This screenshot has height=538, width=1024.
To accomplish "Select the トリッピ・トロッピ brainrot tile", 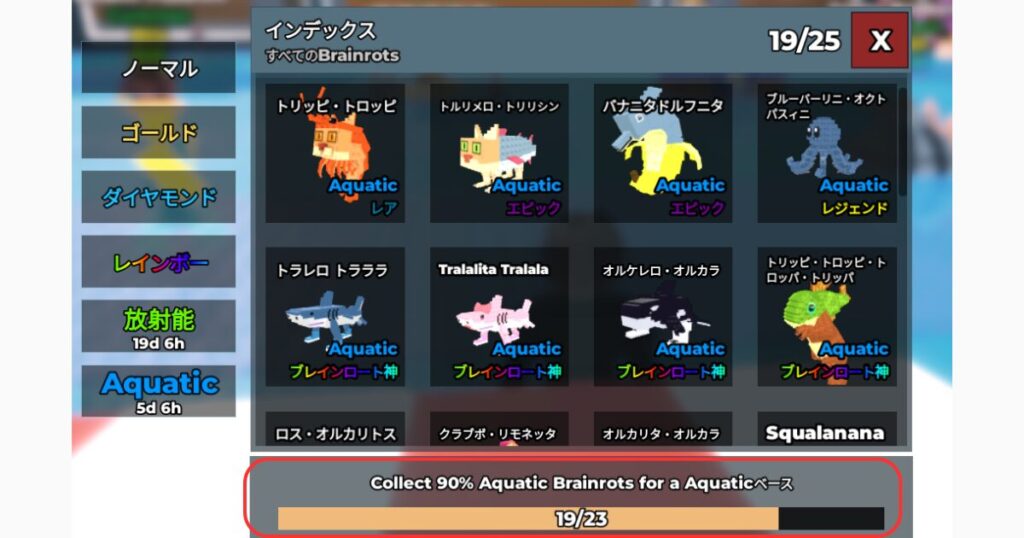I will pyautogui.click(x=335, y=153).
